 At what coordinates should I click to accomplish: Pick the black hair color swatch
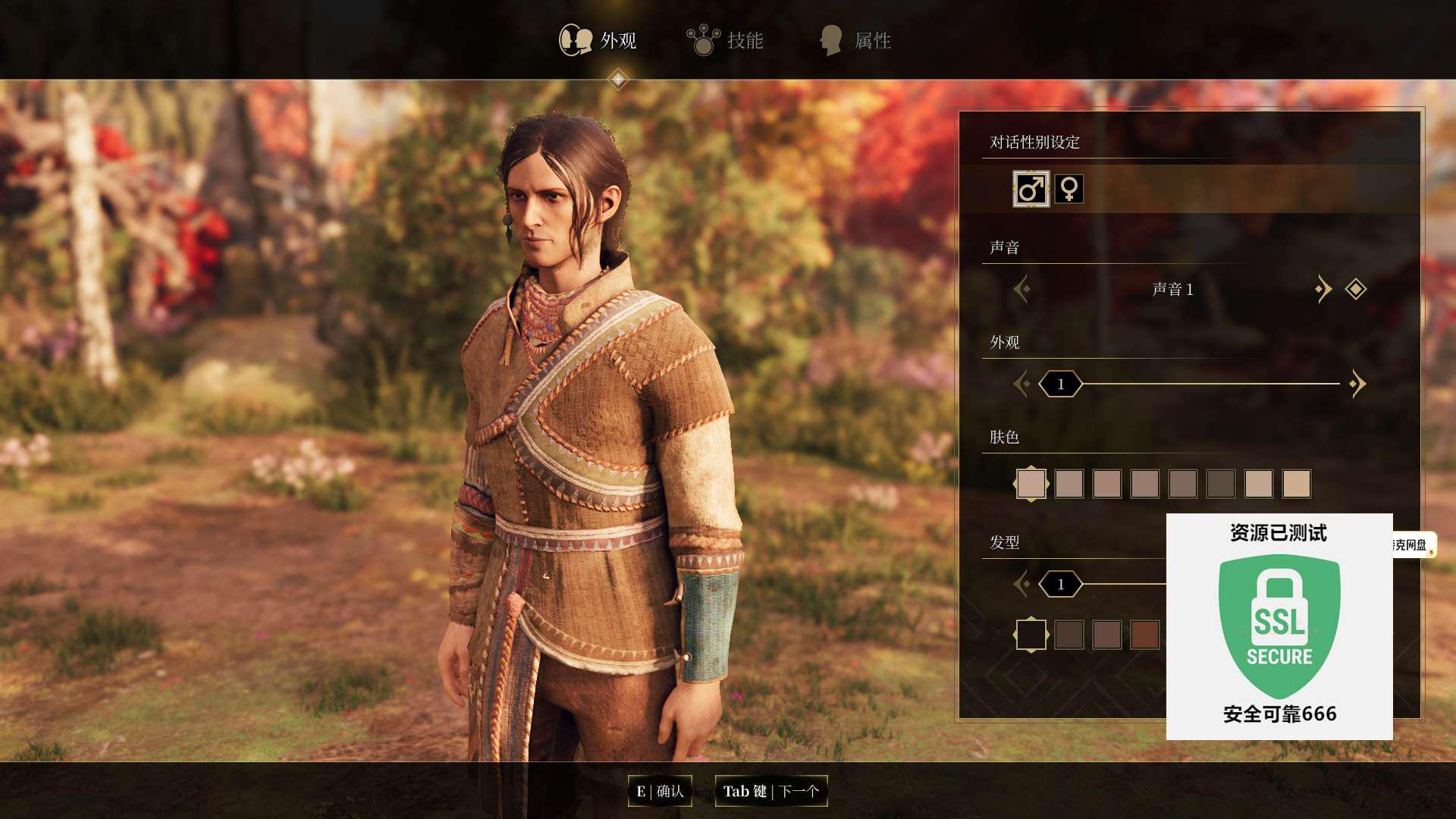tap(1031, 635)
